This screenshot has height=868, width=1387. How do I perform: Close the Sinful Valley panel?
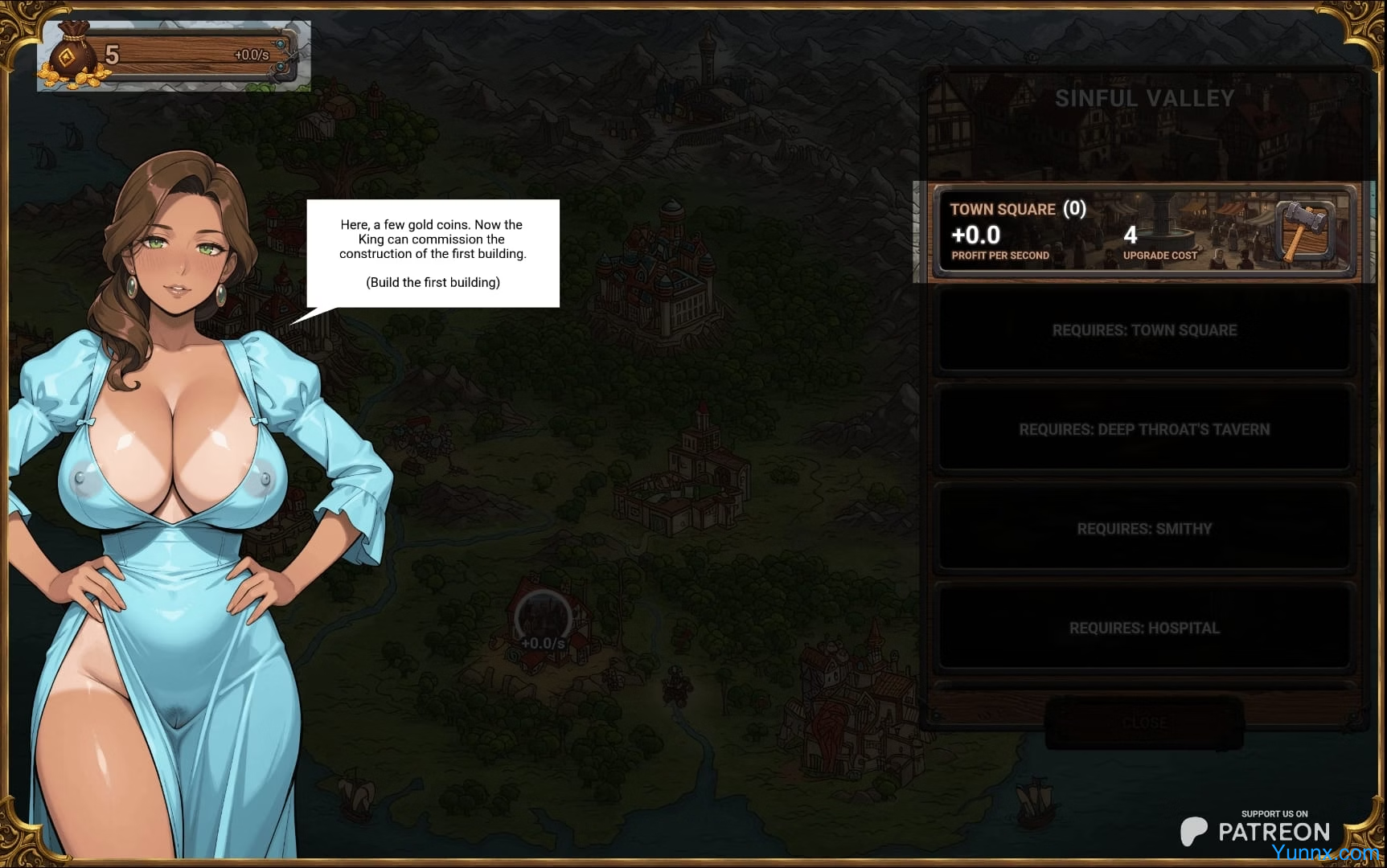(x=1144, y=723)
